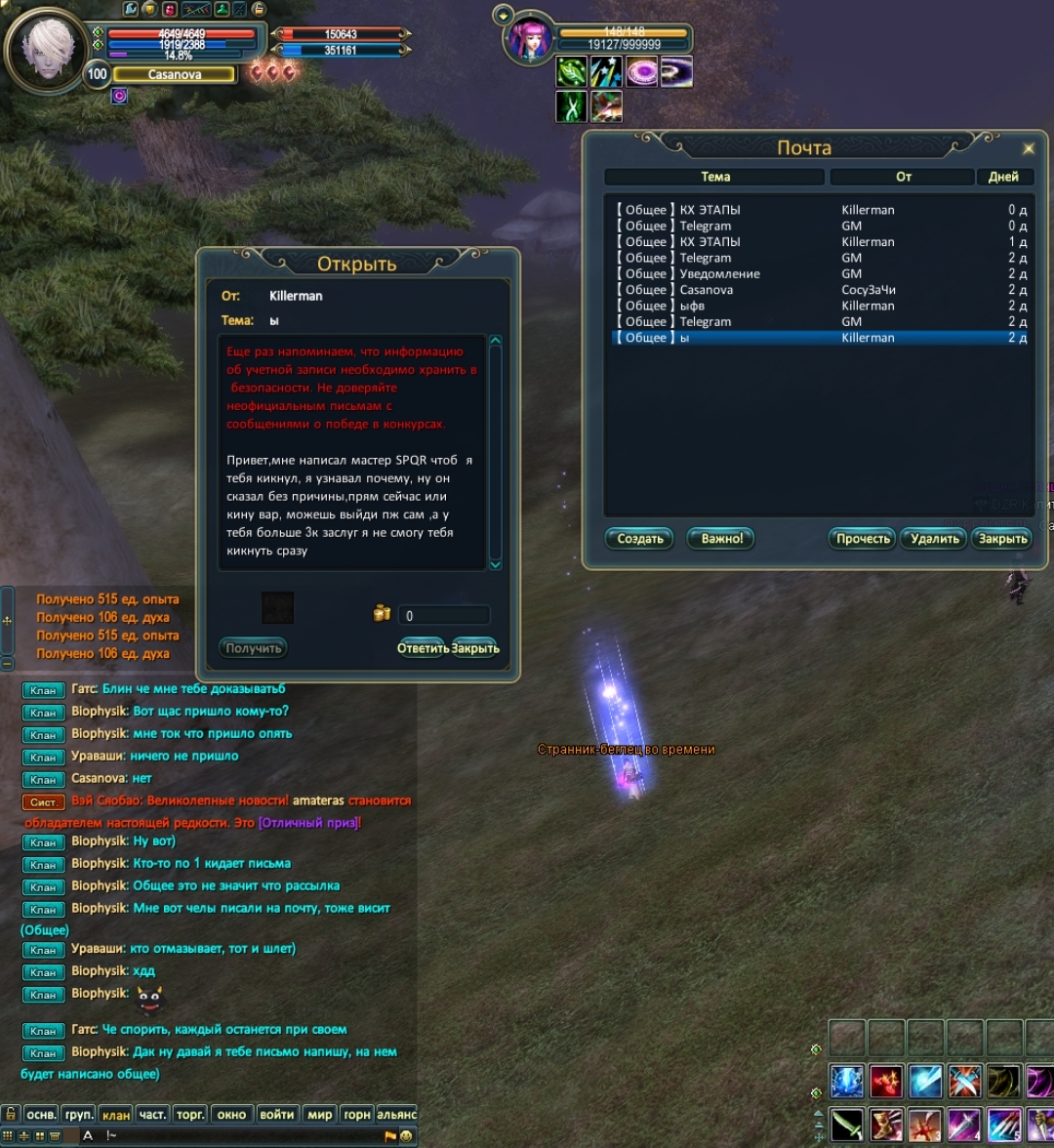1054x1148 pixels.
Task: Select the ыфв letter from Killerman
Action: [720, 306]
